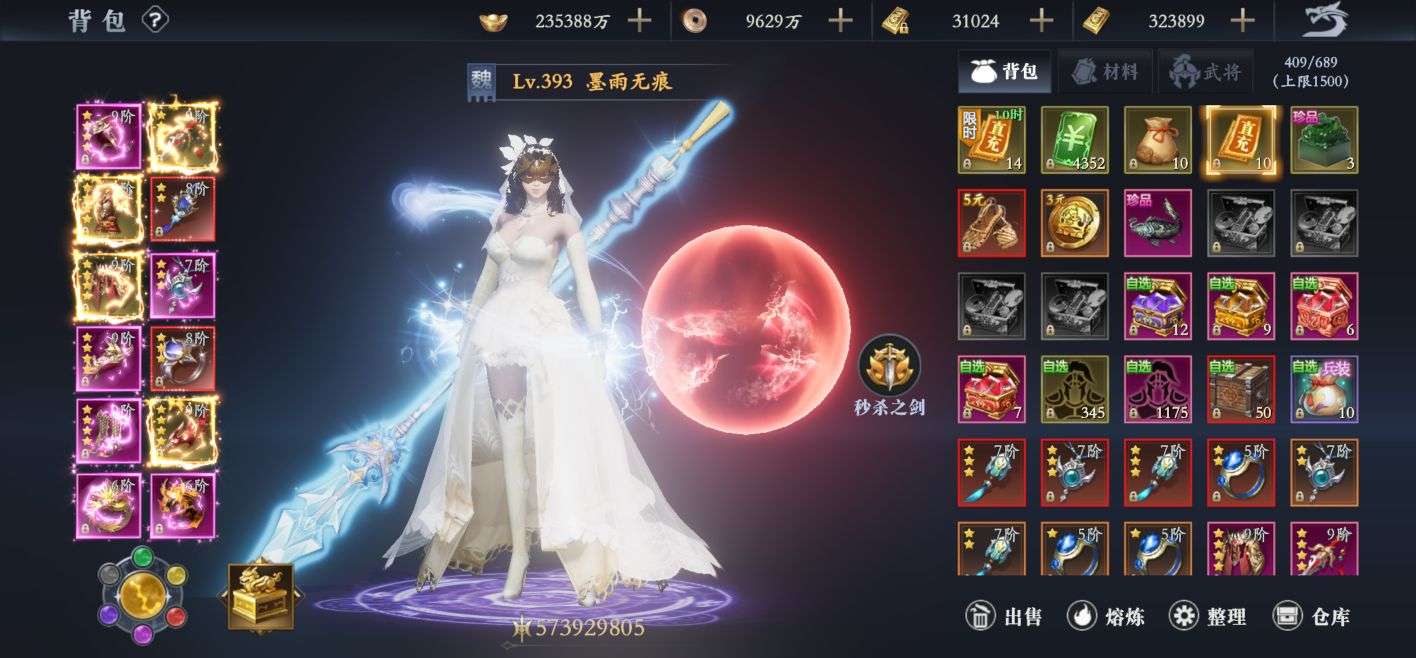Switch to the 武将 tab
Image resolution: width=1416 pixels, height=658 pixels.
pos(1205,71)
